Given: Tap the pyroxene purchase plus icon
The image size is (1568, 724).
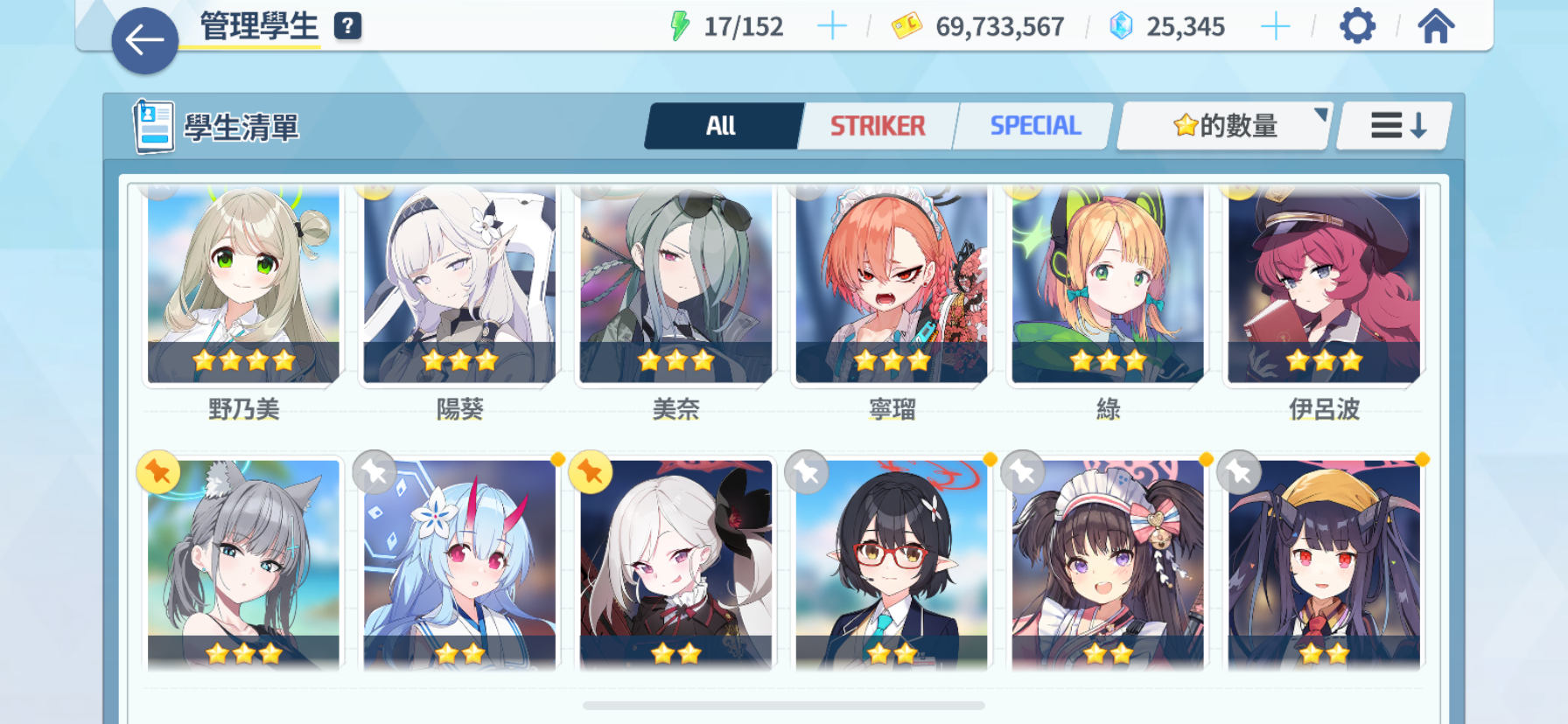Looking at the screenshot, I should [x=1277, y=26].
